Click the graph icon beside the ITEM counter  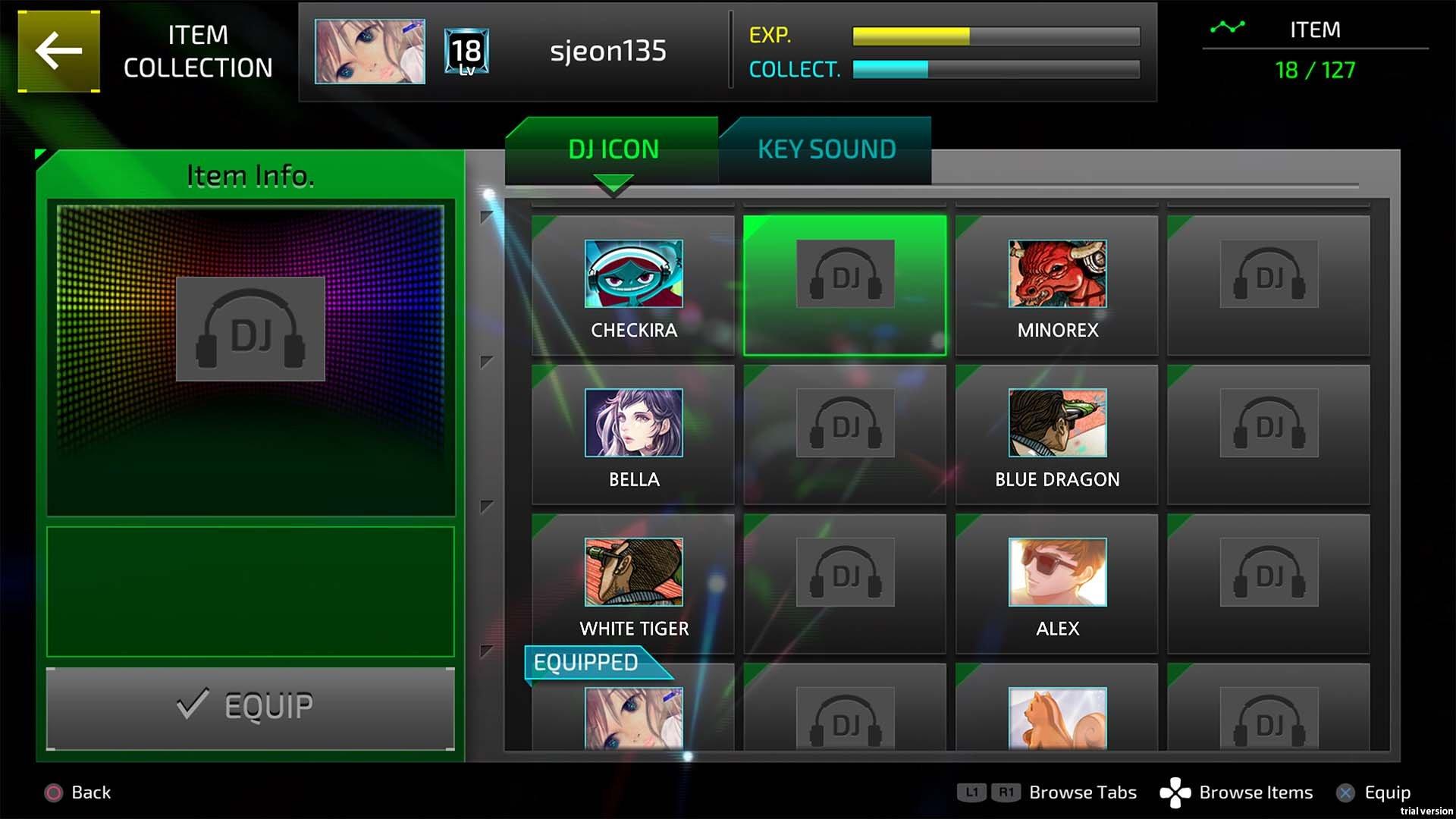[x=1229, y=30]
